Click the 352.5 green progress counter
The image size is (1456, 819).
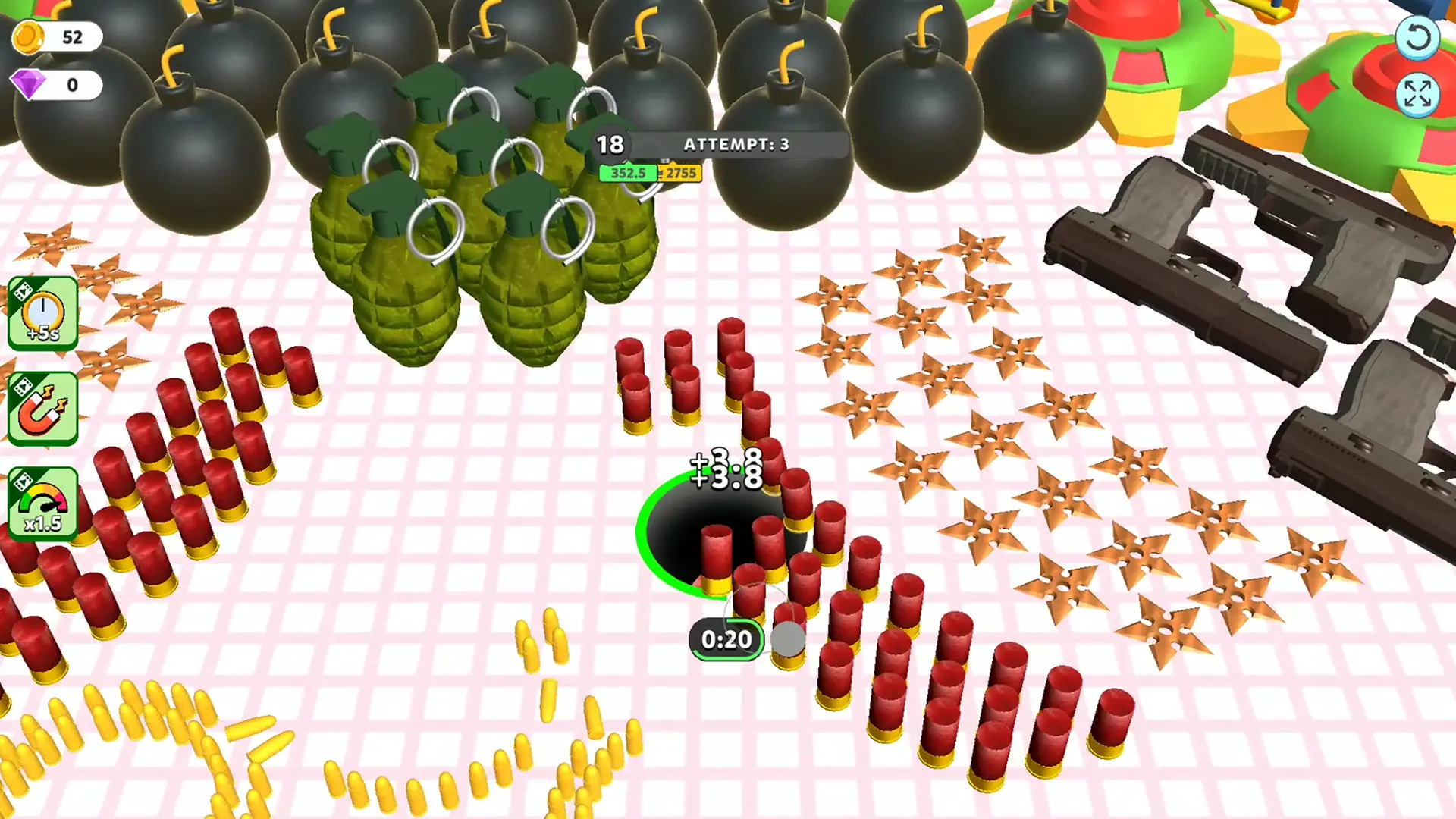tap(627, 173)
